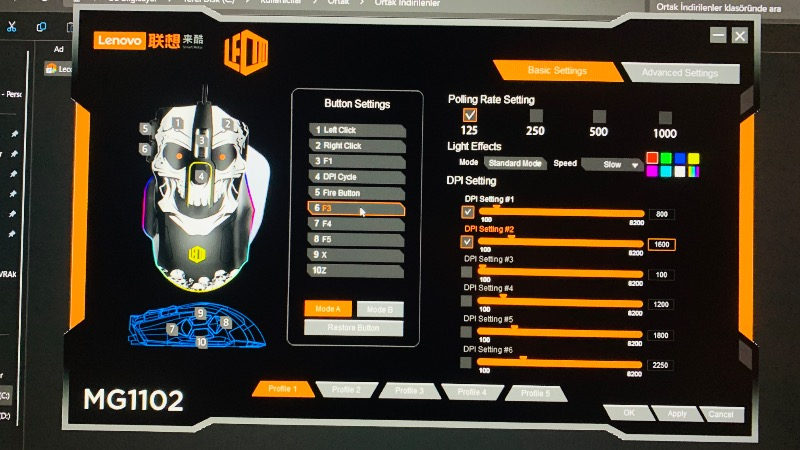
Task: Apply the current mouse settings
Action: tap(677, 413)
